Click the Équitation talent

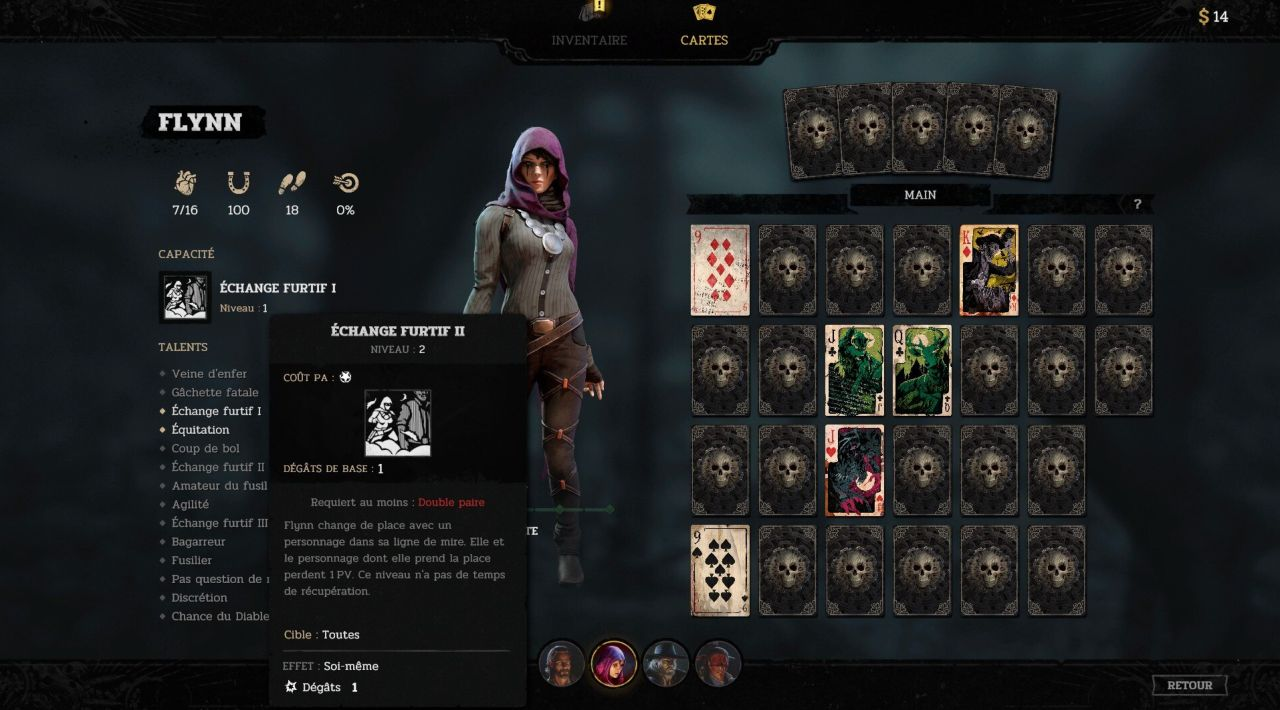200,430
